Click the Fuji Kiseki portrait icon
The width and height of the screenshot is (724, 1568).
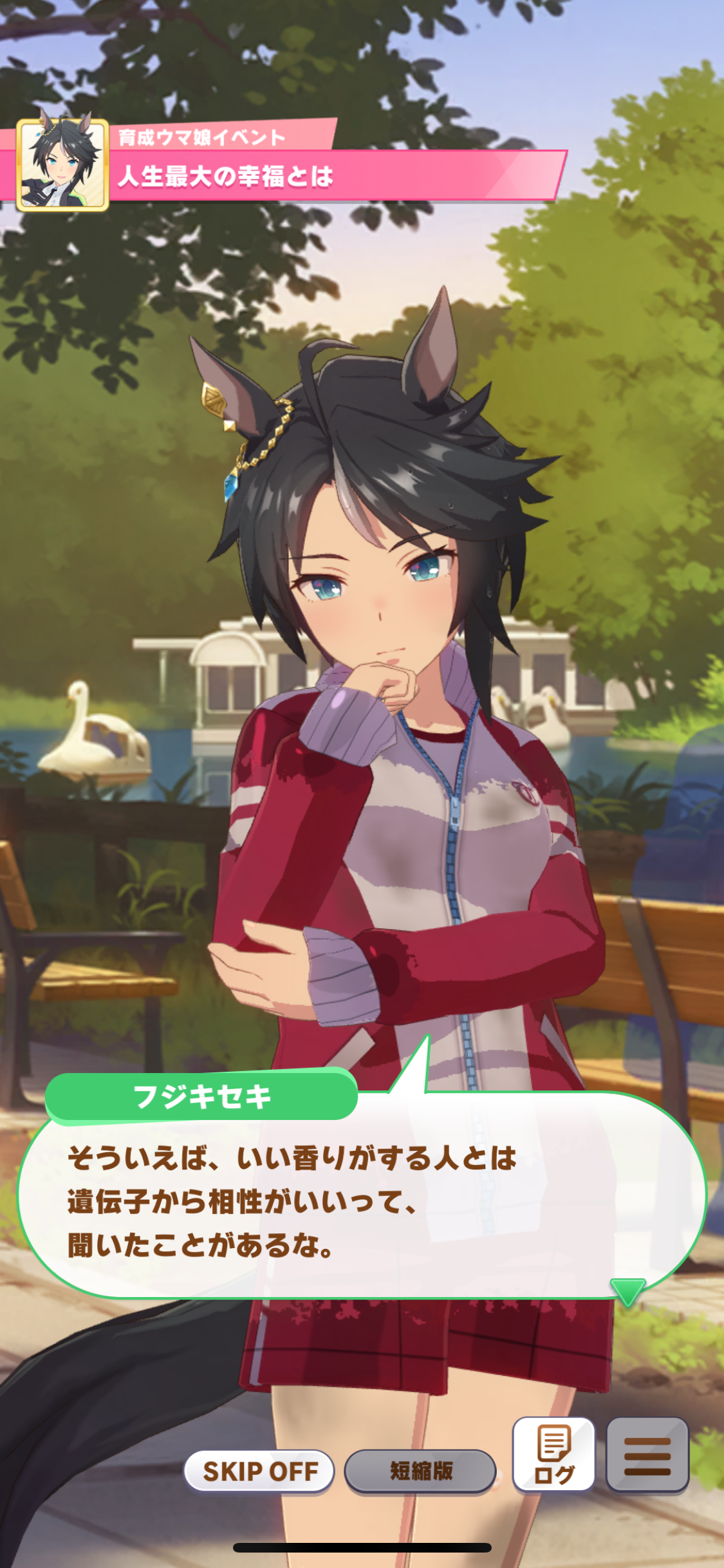tap(62, 165)
